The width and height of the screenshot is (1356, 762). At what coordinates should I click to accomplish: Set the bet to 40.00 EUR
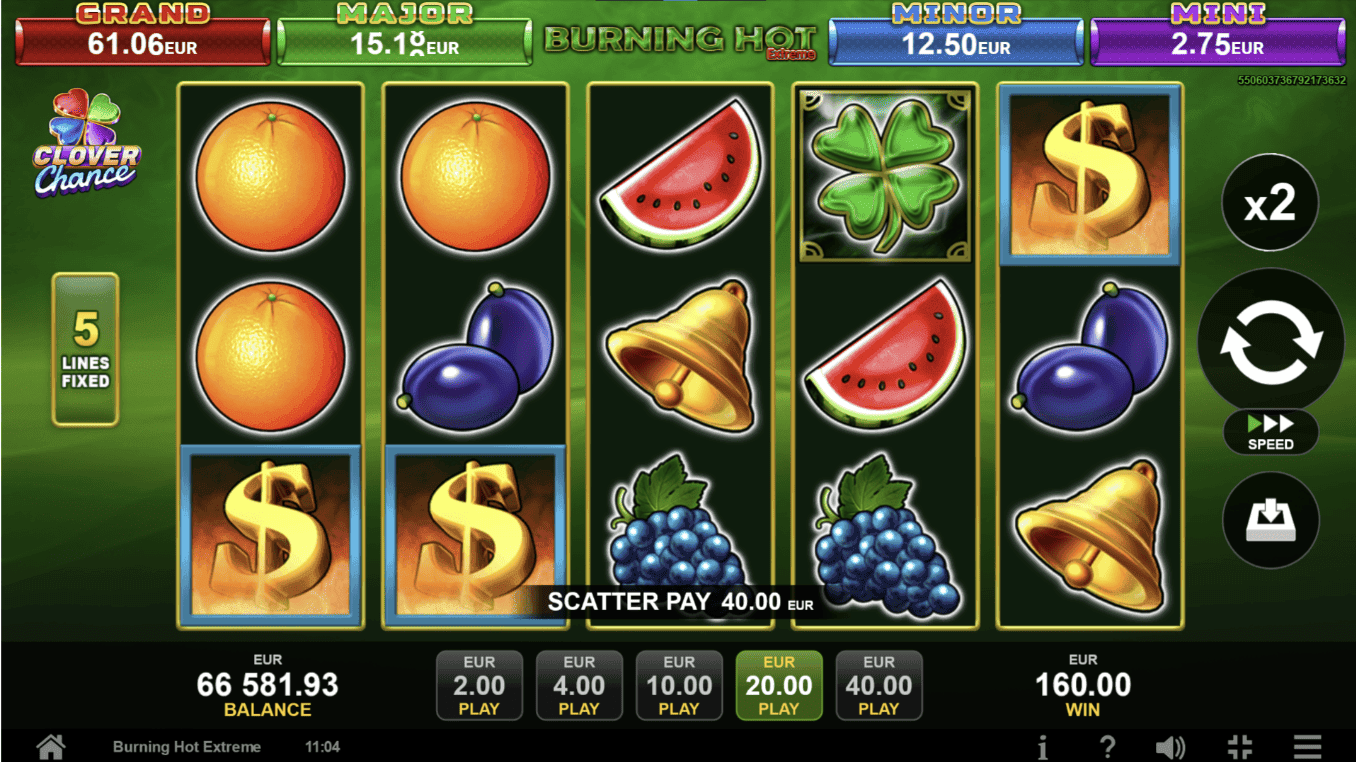[879, 685]
